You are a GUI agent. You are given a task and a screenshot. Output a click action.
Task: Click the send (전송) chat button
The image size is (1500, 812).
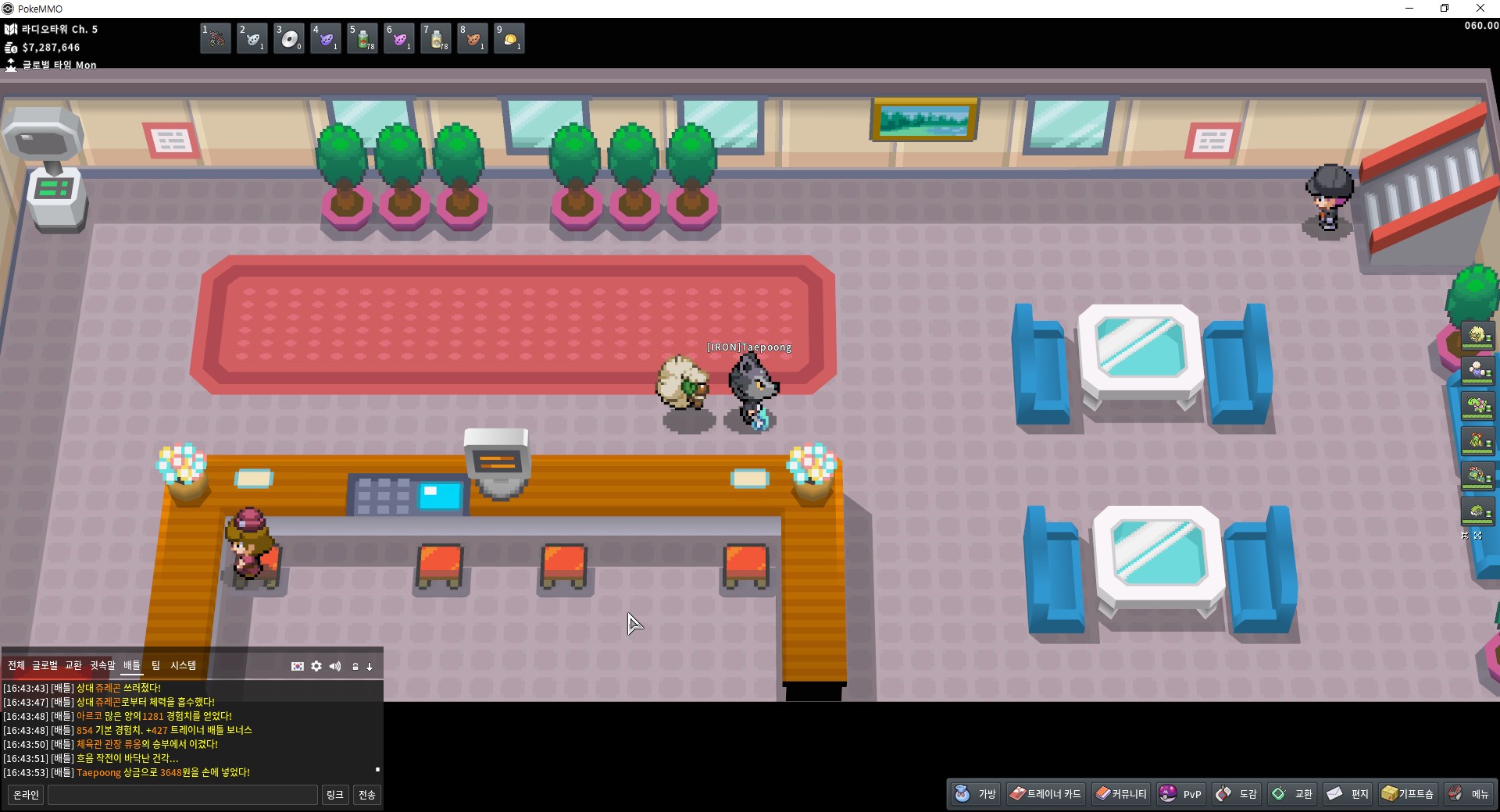pos(366,795)
